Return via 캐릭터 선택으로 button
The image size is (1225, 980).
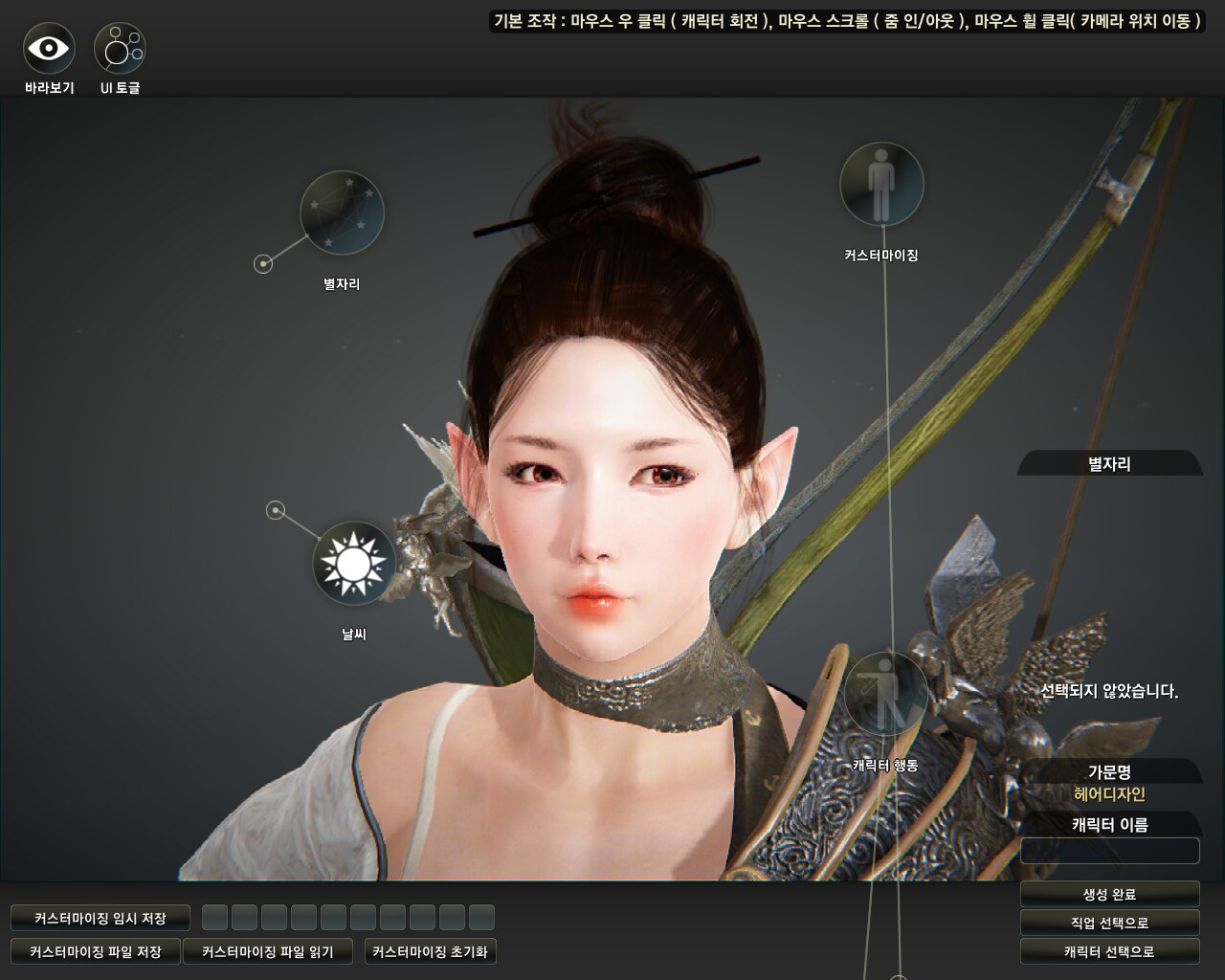point(1109,951)
